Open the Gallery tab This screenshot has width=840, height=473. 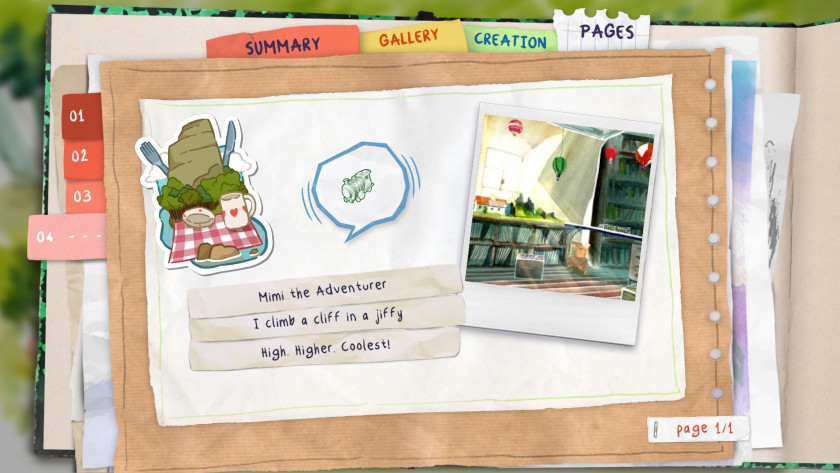point(408,37)
